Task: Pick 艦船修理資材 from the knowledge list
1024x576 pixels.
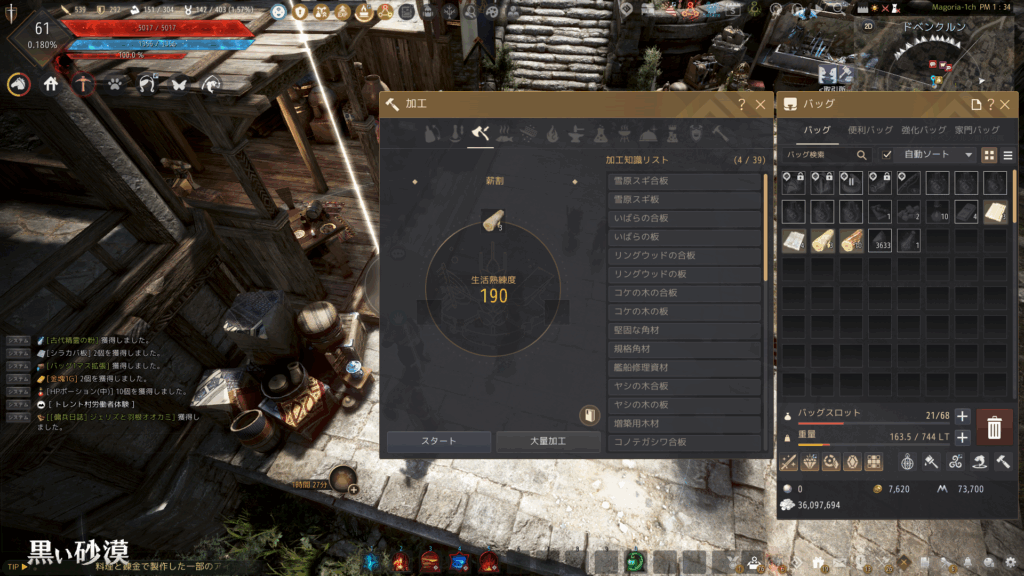Action: [x=685, y=368]
